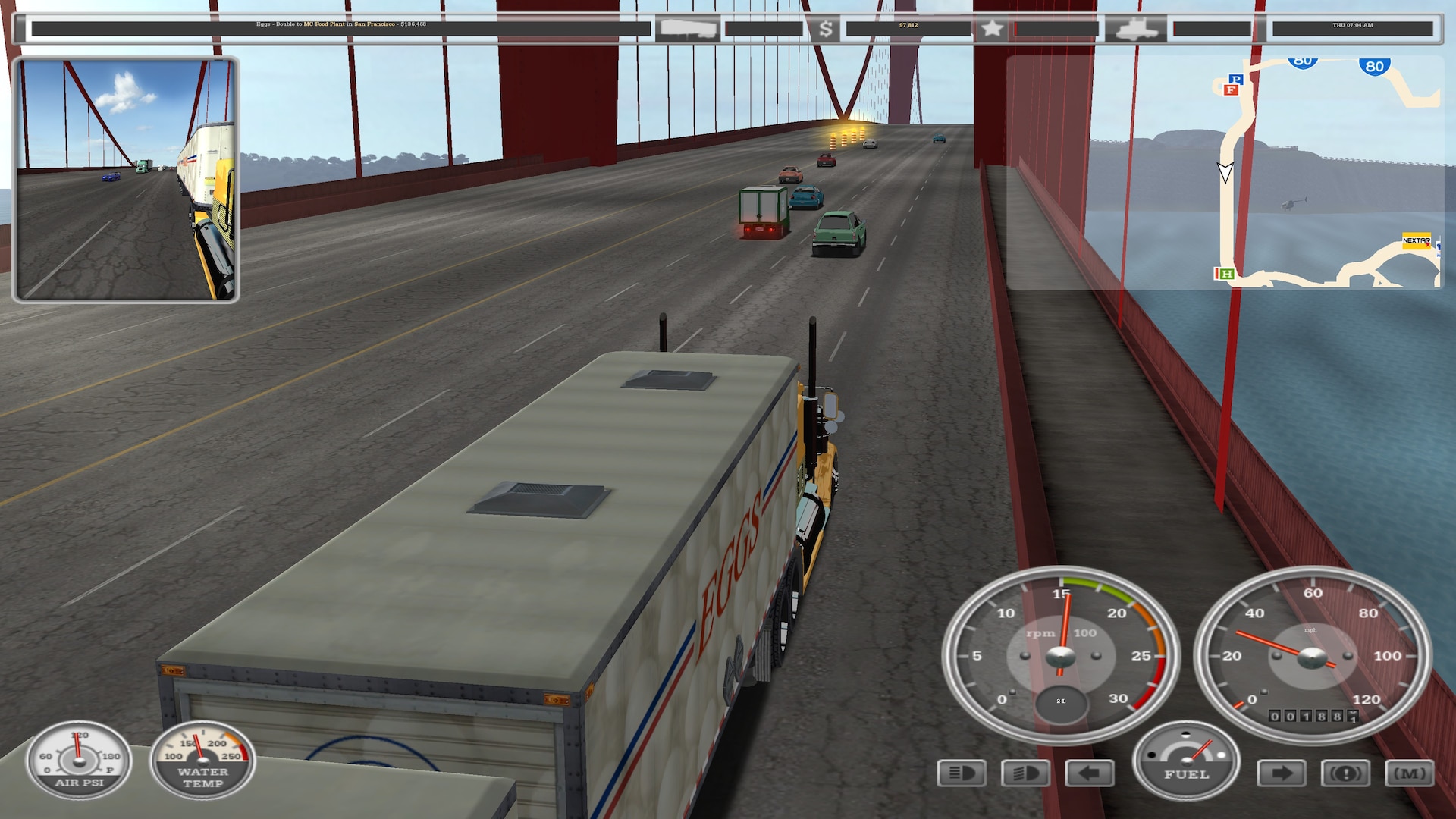Select the NEXTAR marker on the minimap
Viewport: 1456px width, 819px height.
pos(1416,240)
